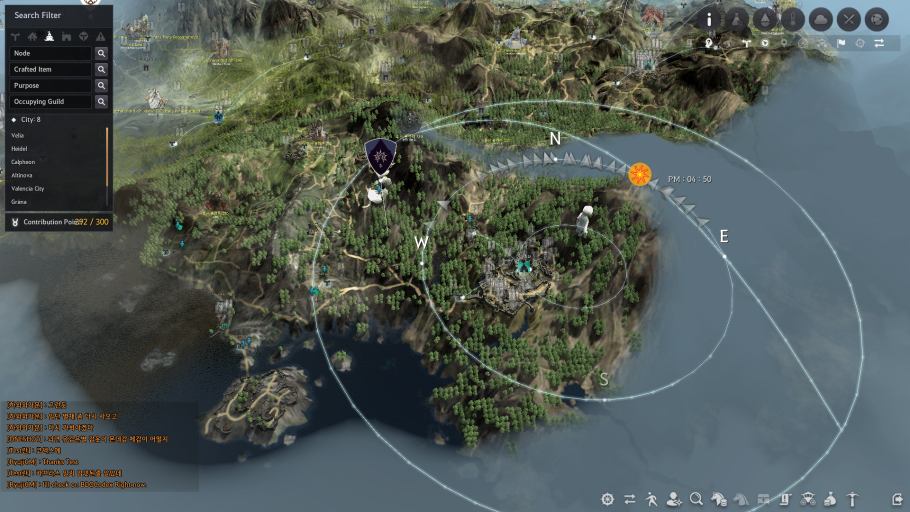Click the orange sun time marker
Image resolution: width=910 pixels, height=512 pixels.
(639, 175)
